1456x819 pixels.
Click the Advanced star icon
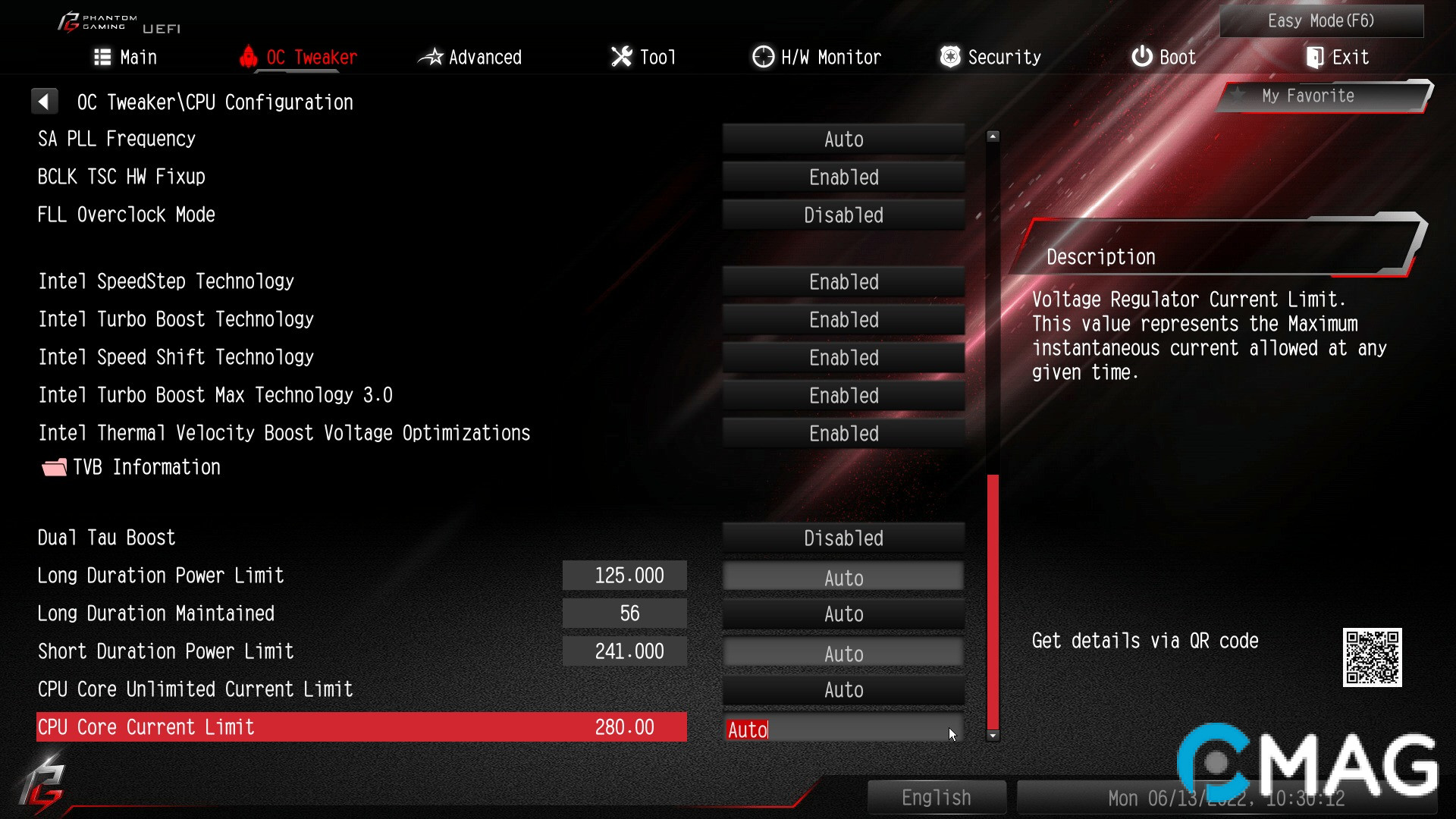(x=431, y=56)
